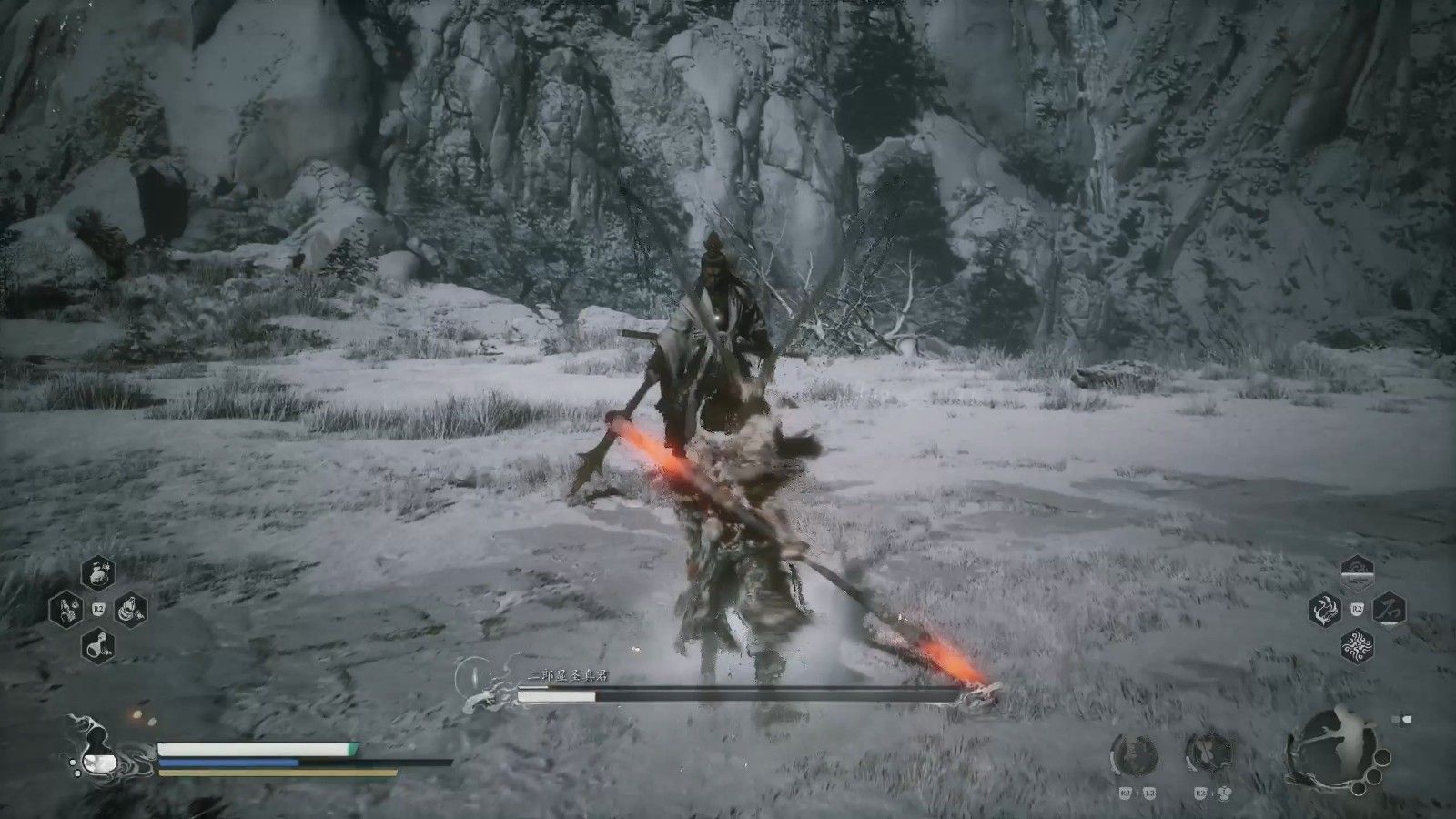Select the top pouch item slot
The height and width of the screenshot is (819, 1456).
click(x=98, y=573)
